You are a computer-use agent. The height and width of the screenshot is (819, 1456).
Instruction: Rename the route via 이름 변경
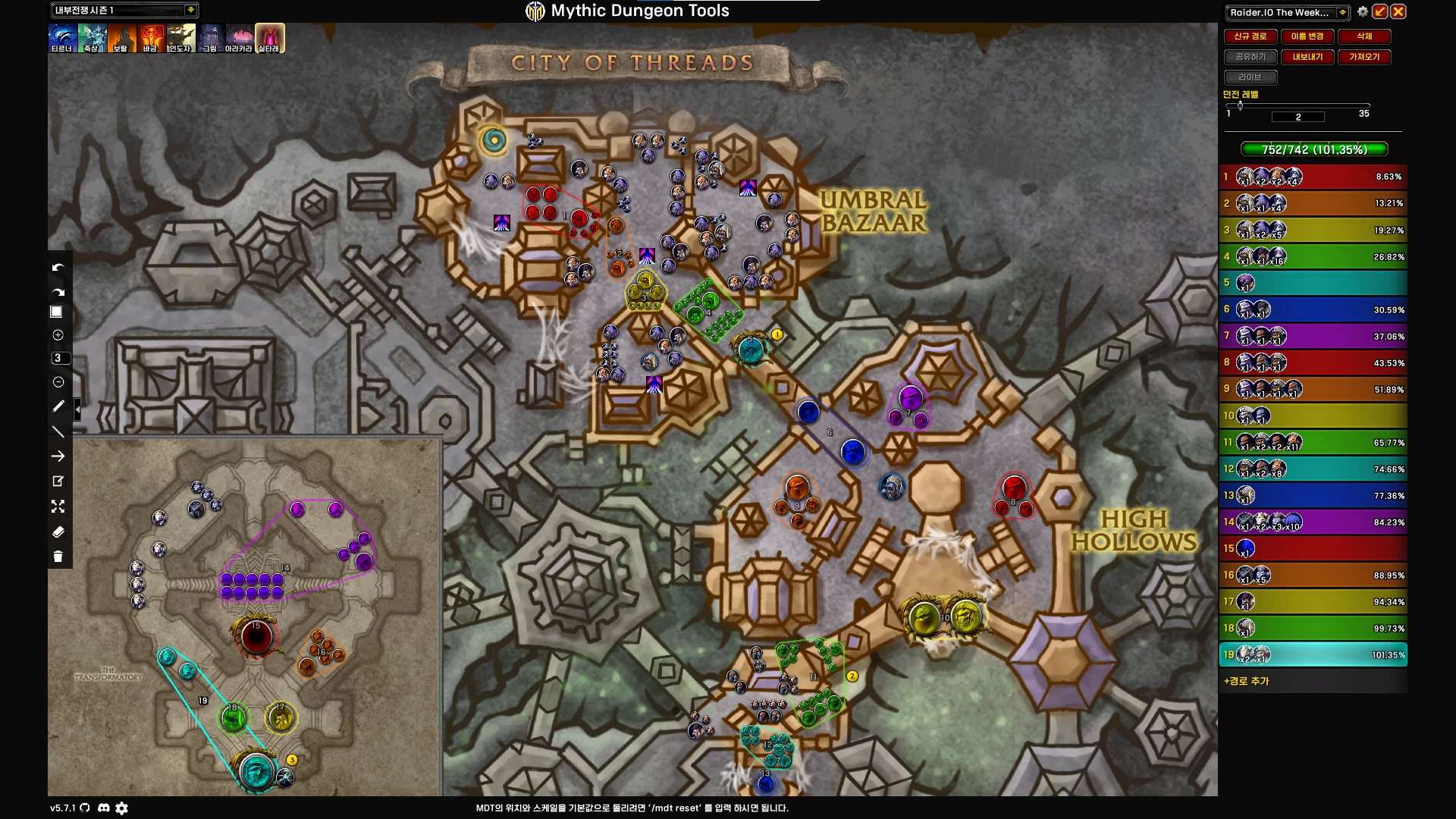[x=1307, y=36]
